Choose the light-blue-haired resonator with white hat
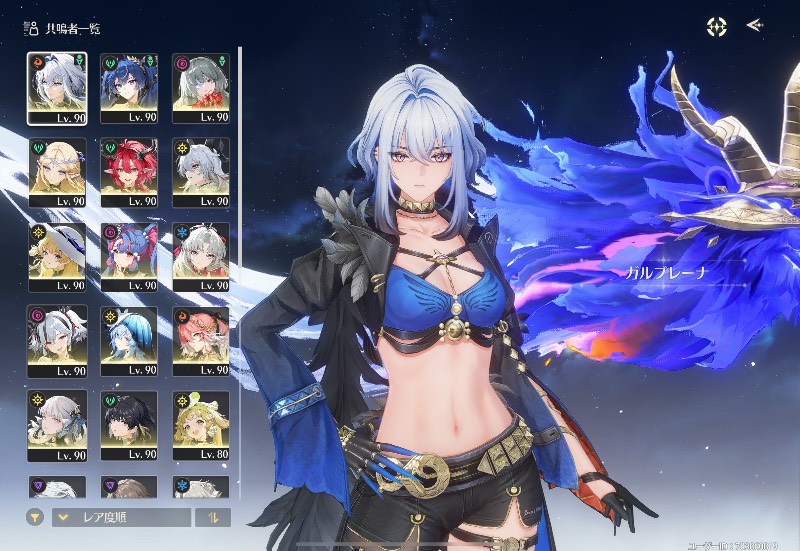Viewport: 800px width, 551px height. point(129,340)
